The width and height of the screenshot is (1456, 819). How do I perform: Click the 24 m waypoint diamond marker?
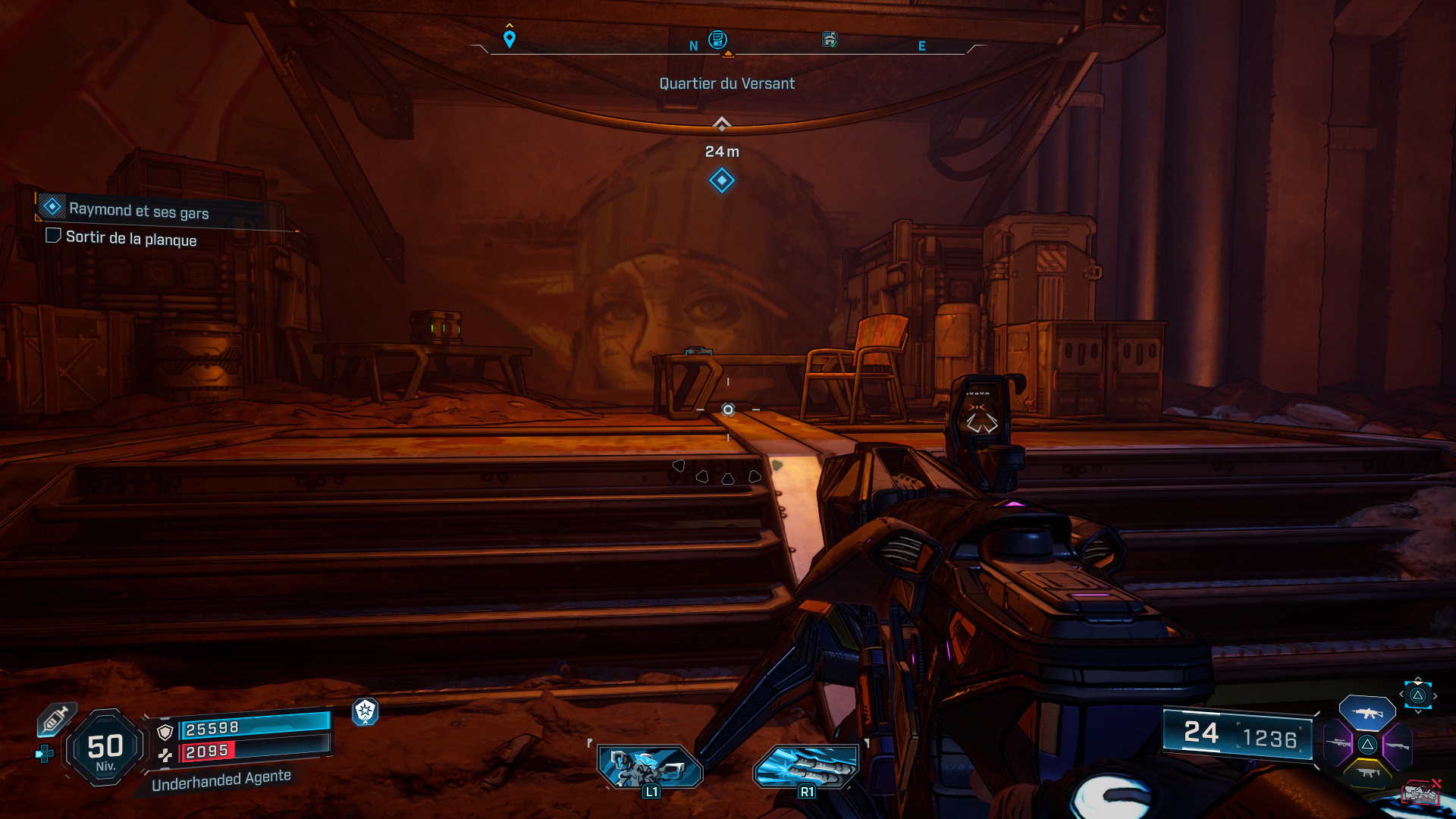720,180
